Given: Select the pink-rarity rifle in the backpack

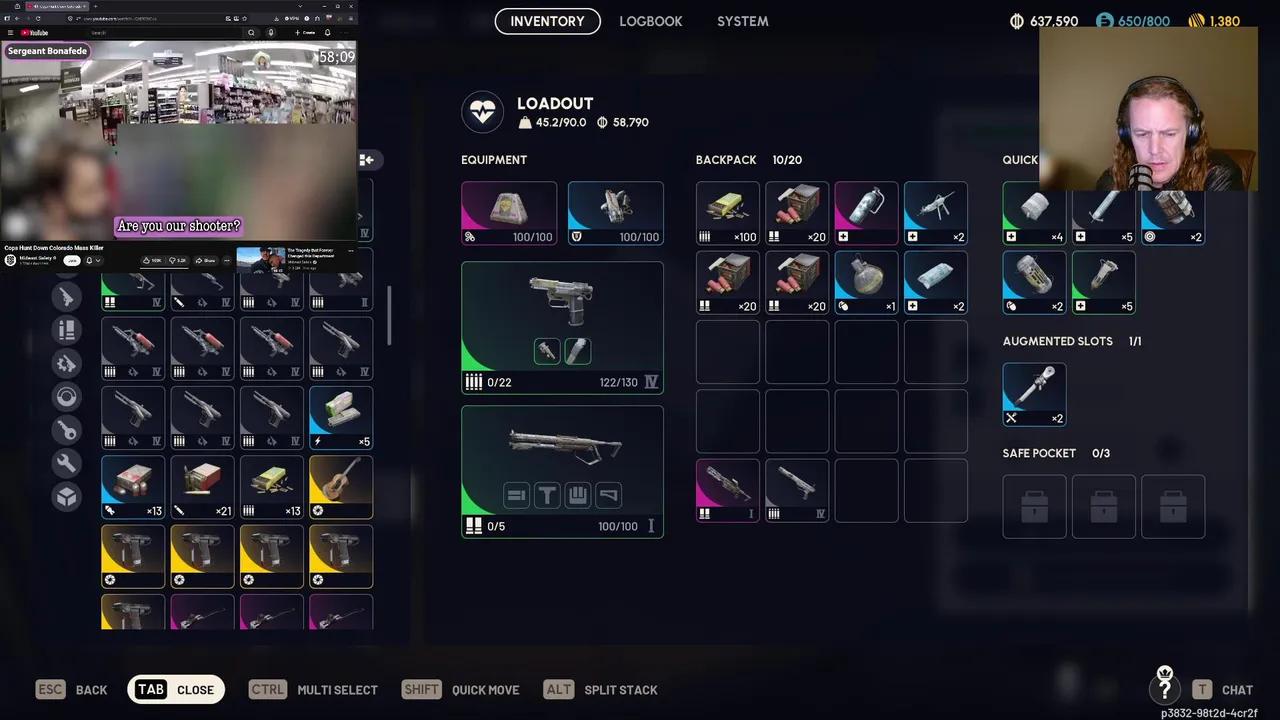Looking at the screenshot, I should [728, 490].
